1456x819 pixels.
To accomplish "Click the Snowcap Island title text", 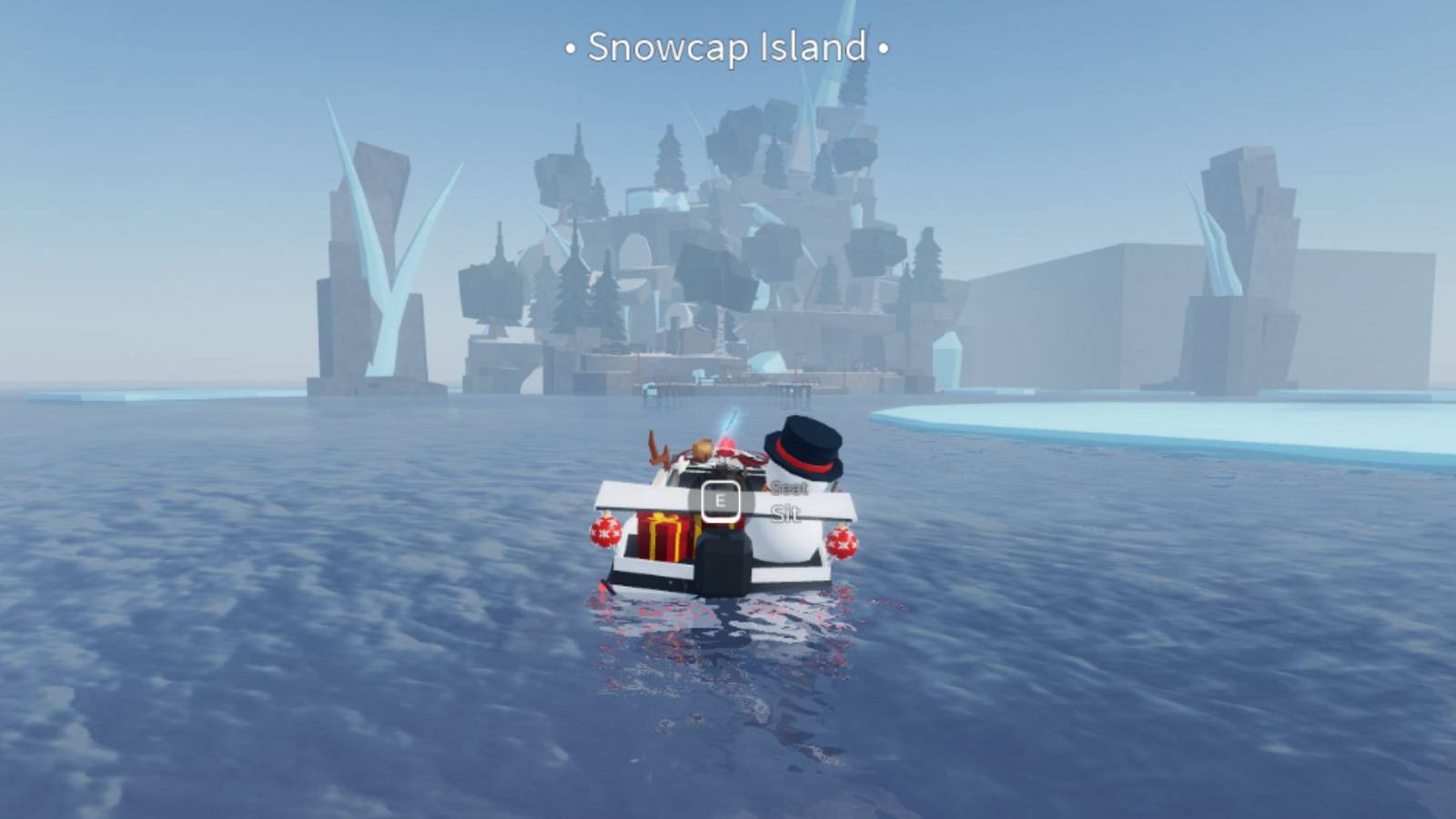I will (727, 50).
